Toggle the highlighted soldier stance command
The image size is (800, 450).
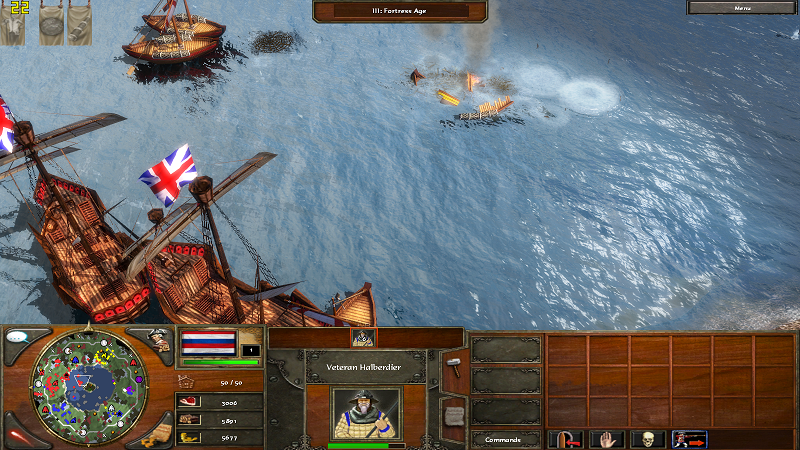tap(689, 439)
